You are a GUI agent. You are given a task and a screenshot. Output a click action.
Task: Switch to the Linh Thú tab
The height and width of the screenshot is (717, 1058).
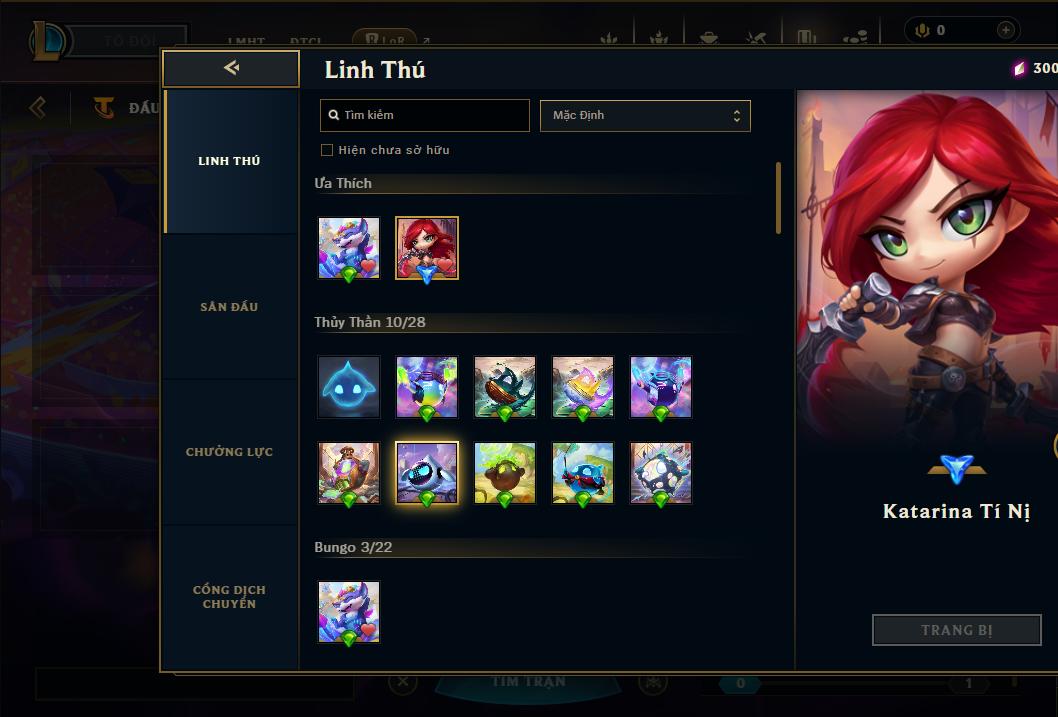point(229,161)
